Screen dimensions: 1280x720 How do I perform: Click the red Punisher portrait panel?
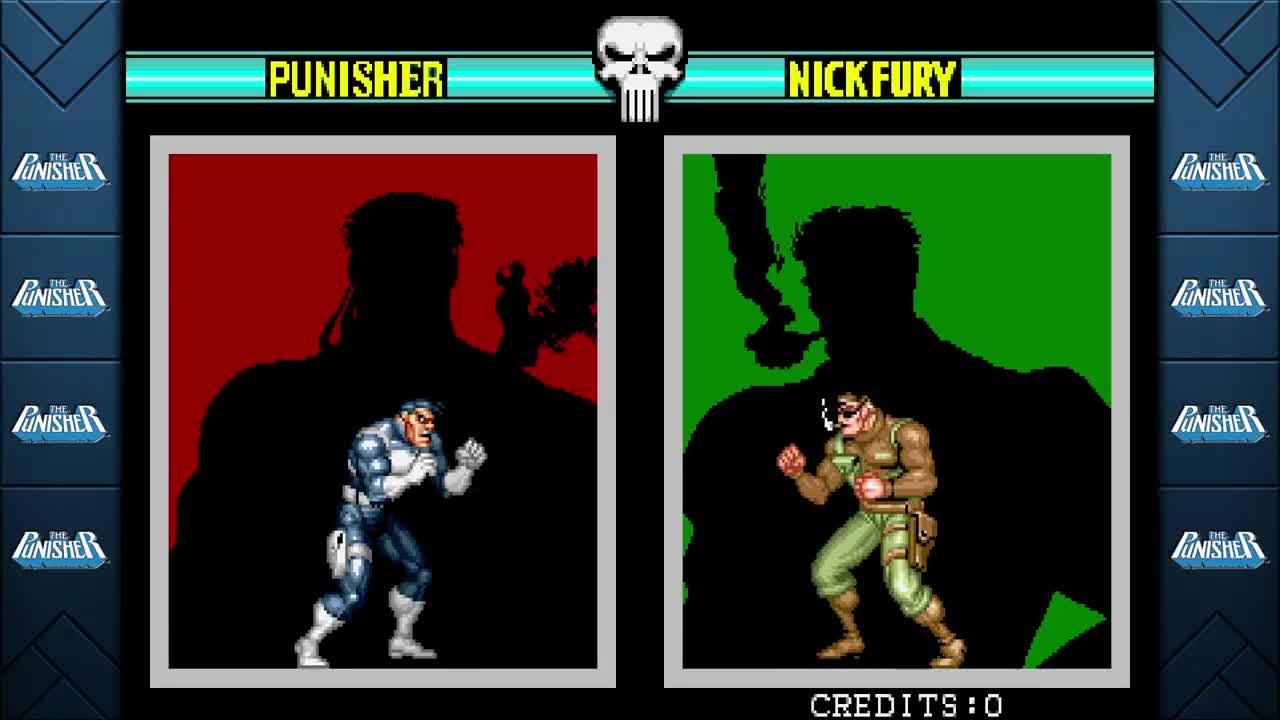(250, 250)
